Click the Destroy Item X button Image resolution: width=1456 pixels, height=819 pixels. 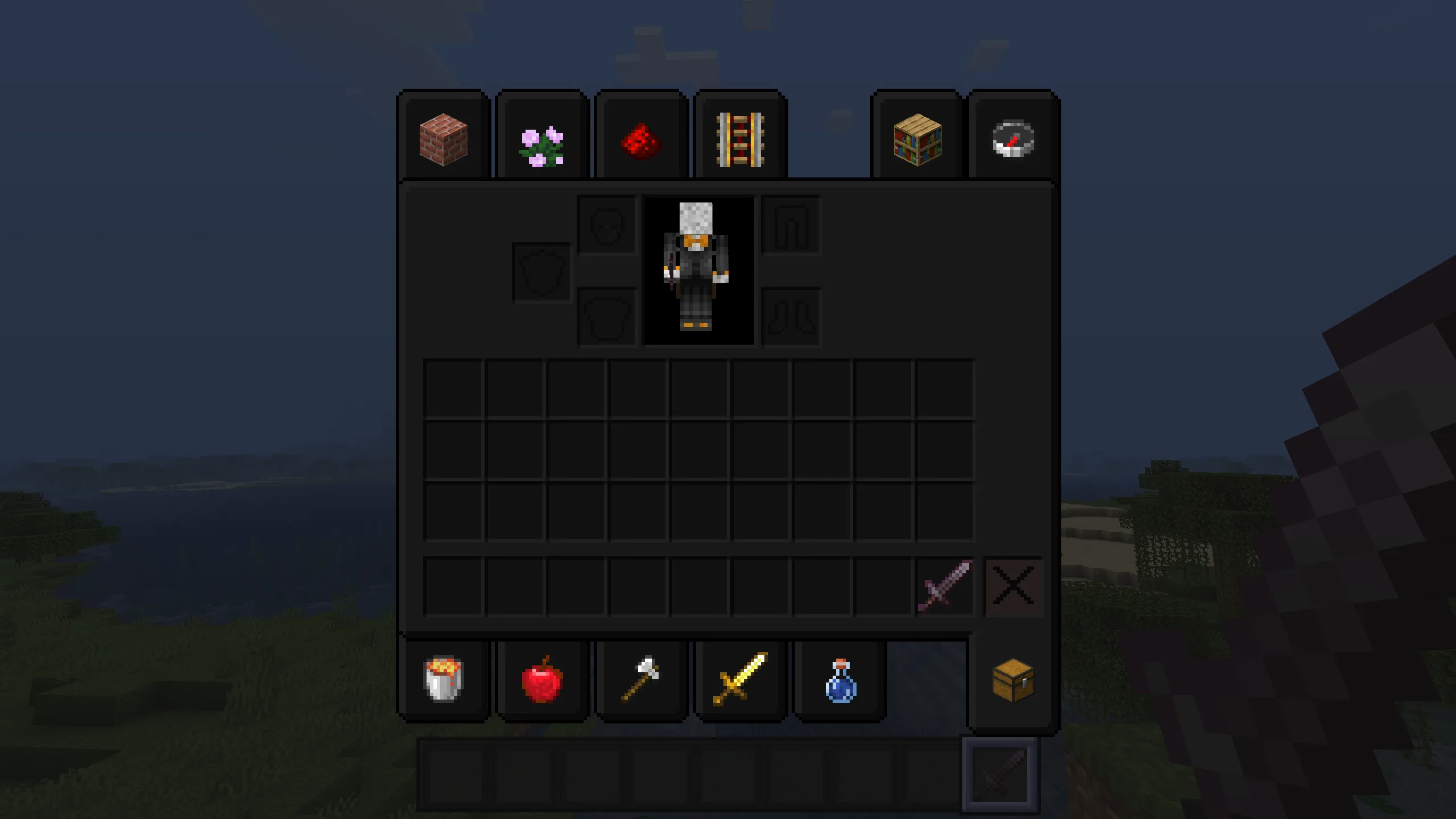1014,587
